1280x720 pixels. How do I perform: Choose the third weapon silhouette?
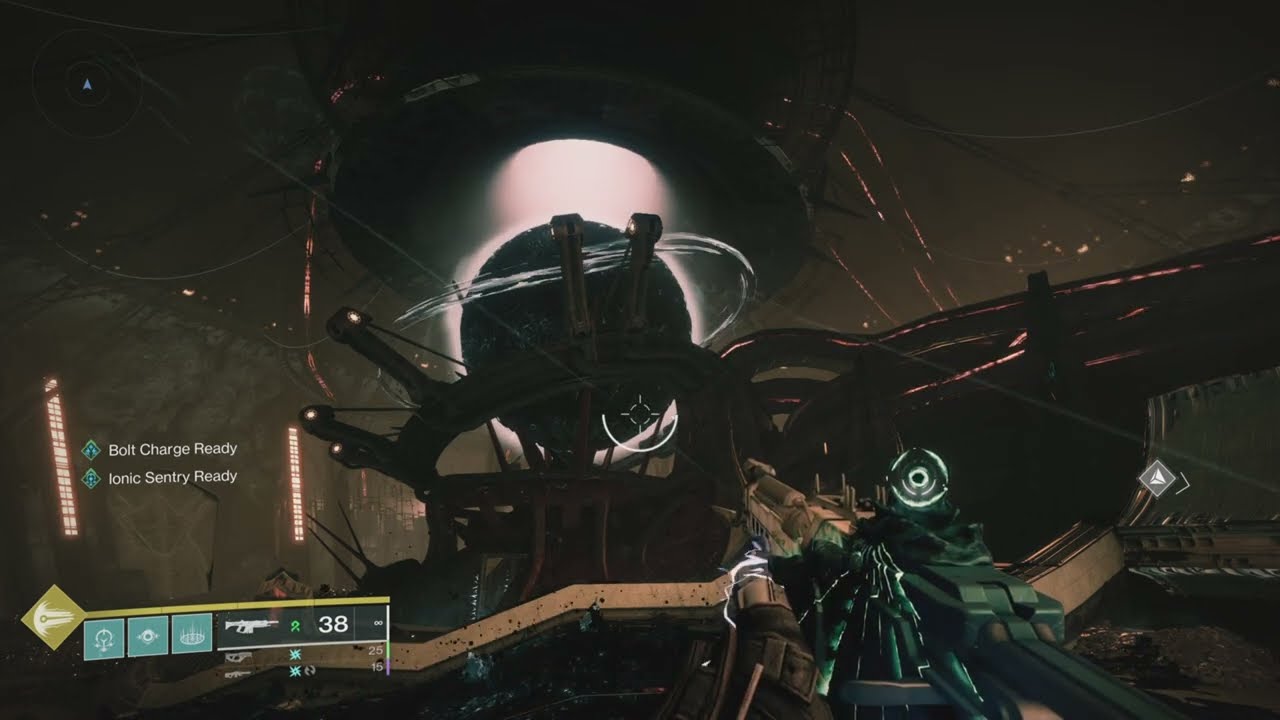[x=238, y=673]
